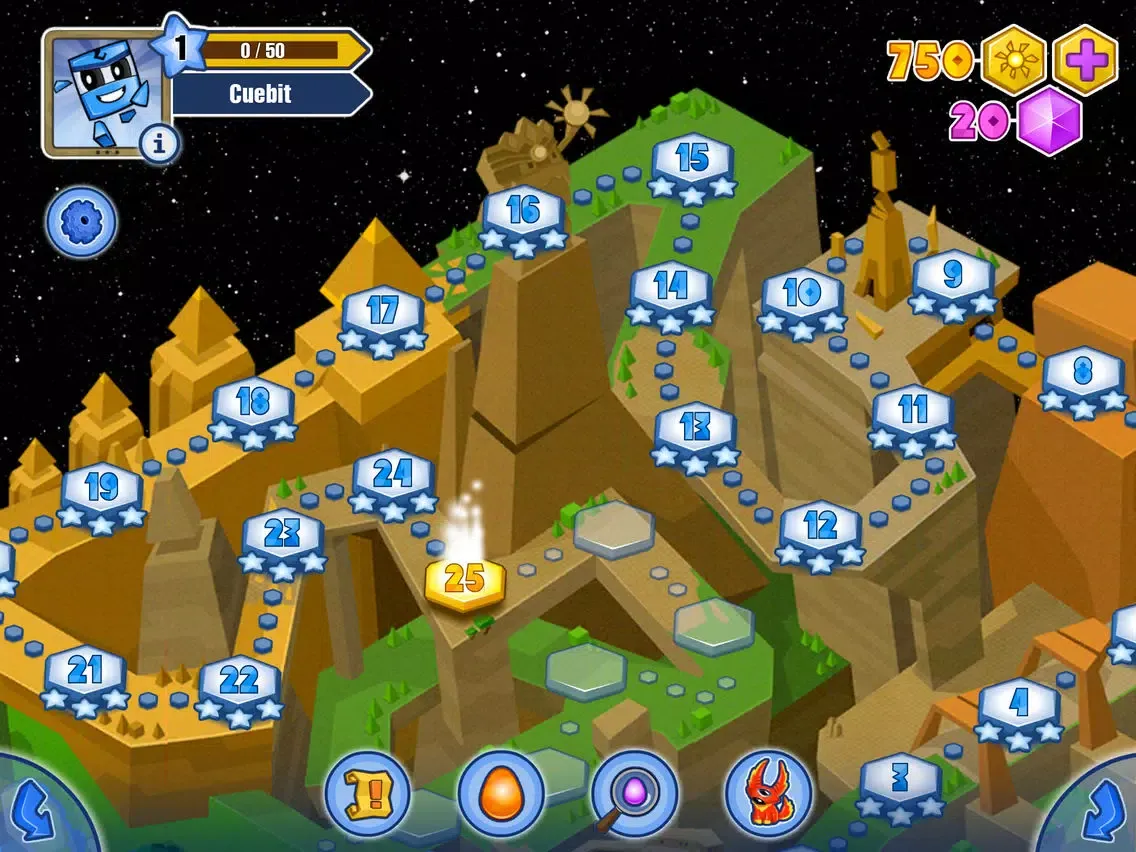Tap the gold sun coin icon

point(1014,60)
